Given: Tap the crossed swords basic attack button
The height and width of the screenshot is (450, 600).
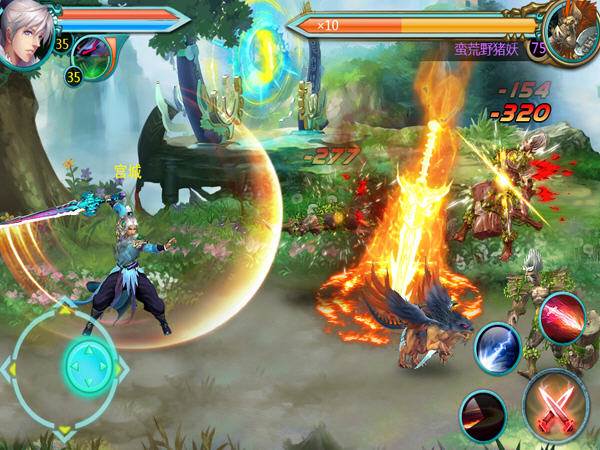Looking at the screenshot, I should point(555,405).
